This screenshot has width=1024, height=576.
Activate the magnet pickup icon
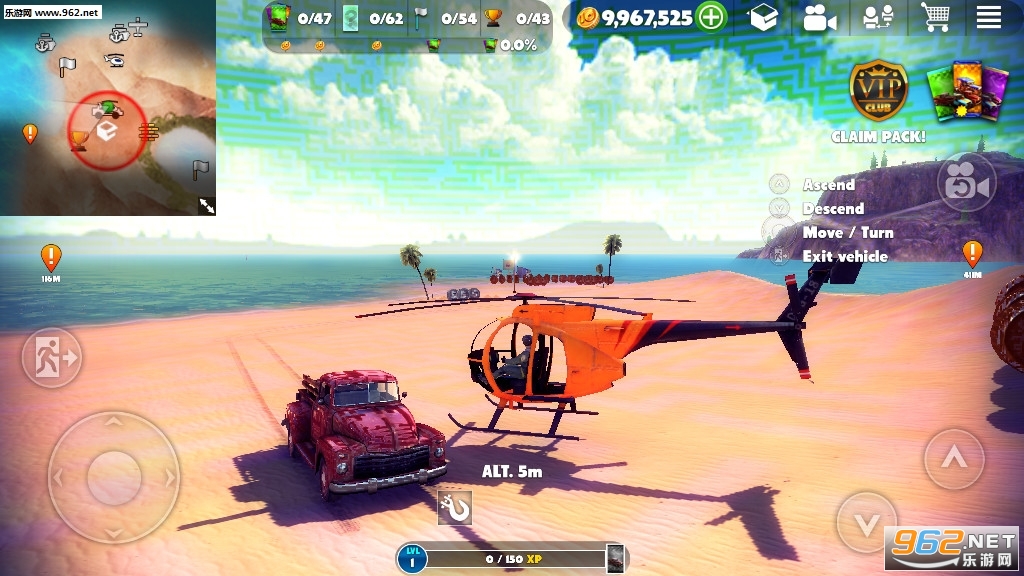454,509
